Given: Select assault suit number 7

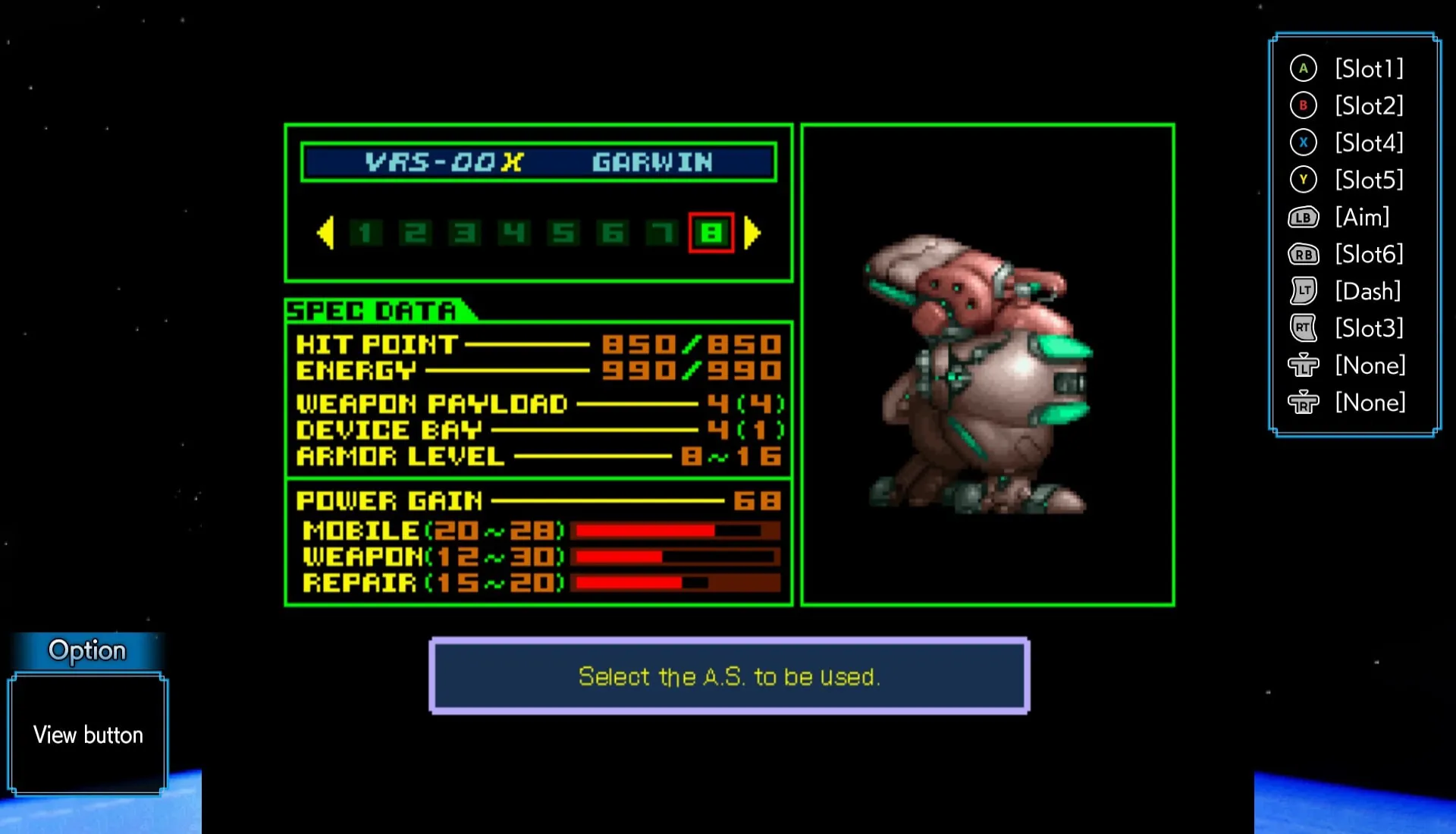Looking at the screenshot, I should (x=662, y=233).
